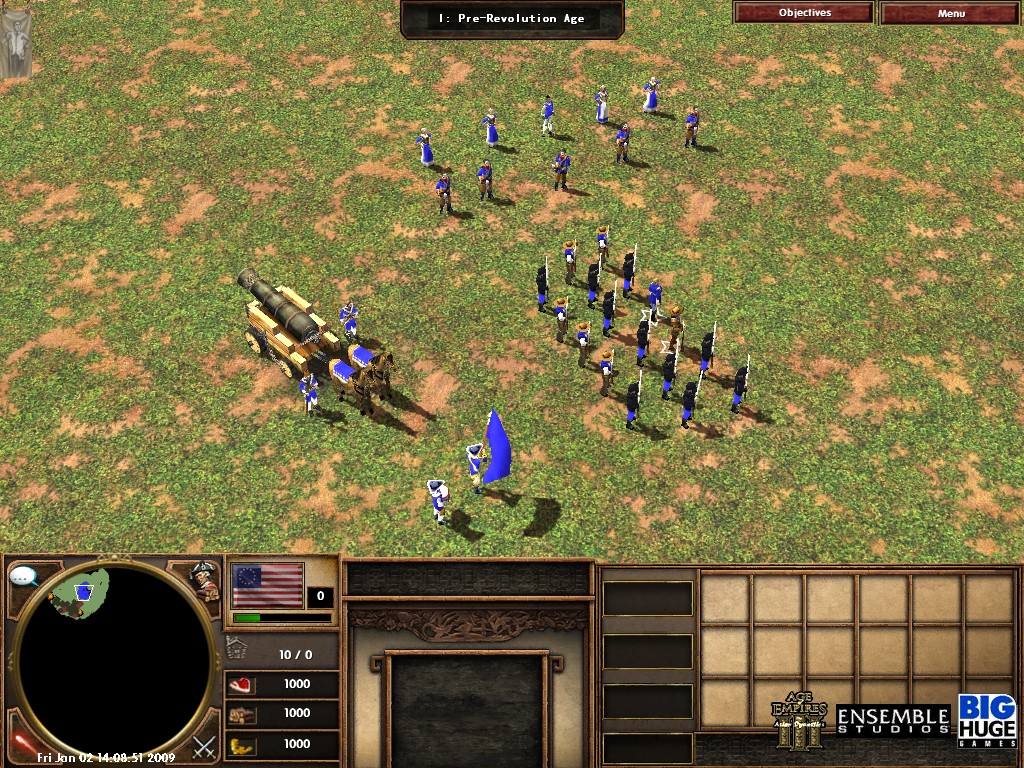This screenshot has width=1024, height=768.
Task: Click the crossed swords military button
Action: coord(205,745)
